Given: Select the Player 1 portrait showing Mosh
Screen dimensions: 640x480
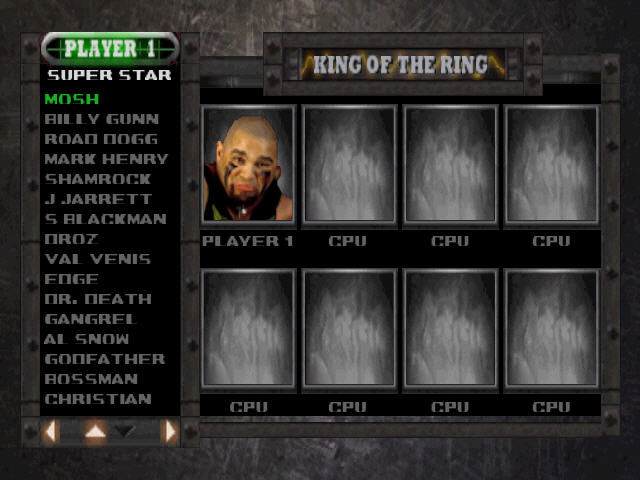Looking at the screenshot, I should [x=248, y=164].
